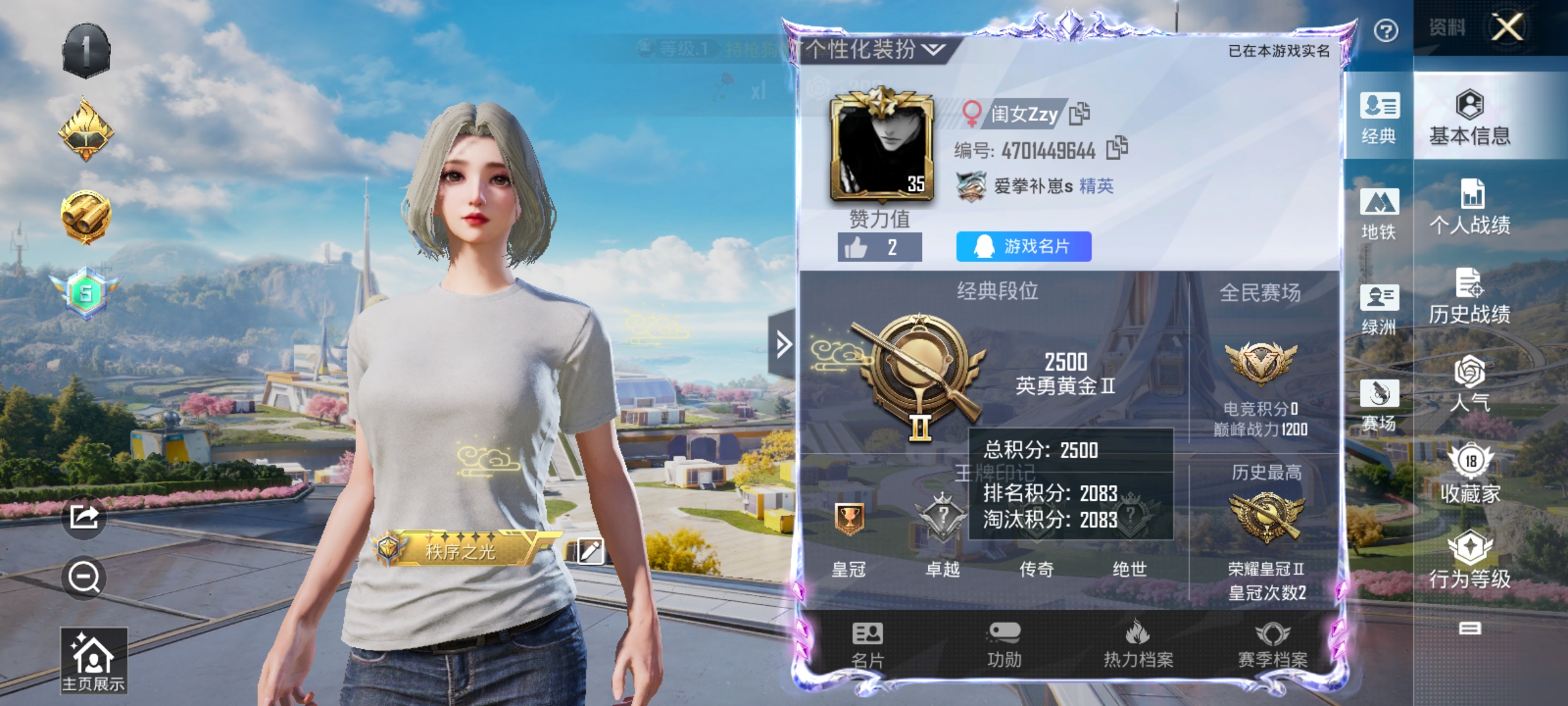This screenshot has height=706, width=1568.
Task: Open the 功勋 bottom tab
Action: click(1004, 645)
